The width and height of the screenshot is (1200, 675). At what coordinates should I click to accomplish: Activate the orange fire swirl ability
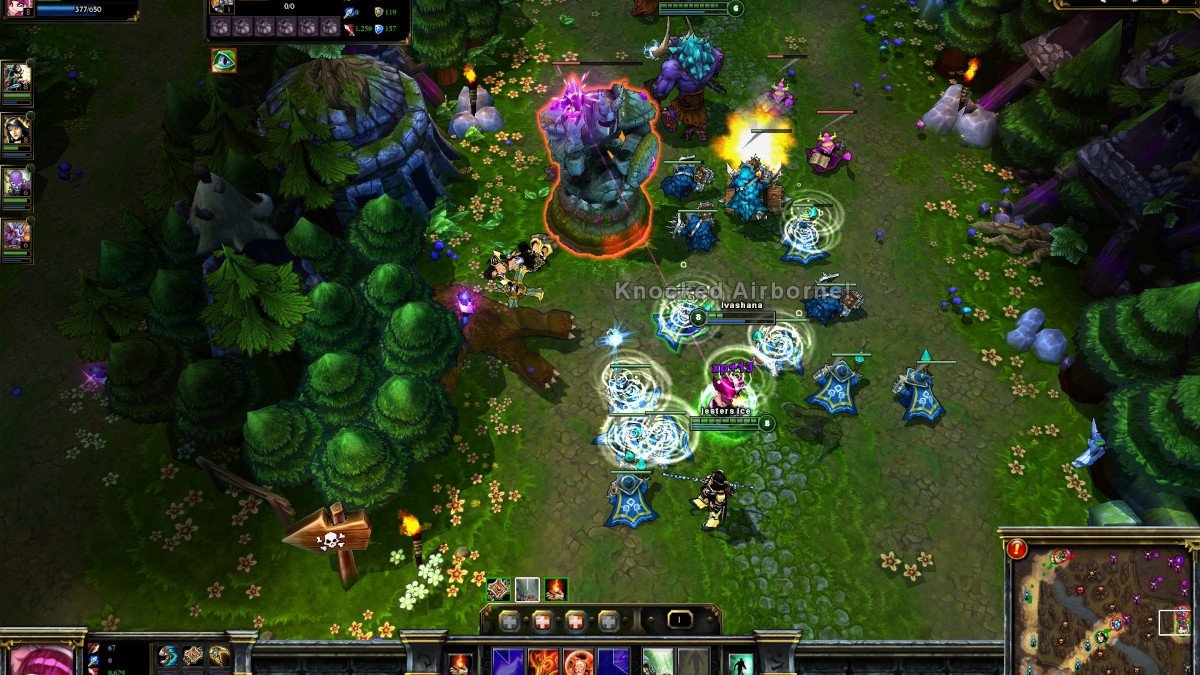[543, 663]
